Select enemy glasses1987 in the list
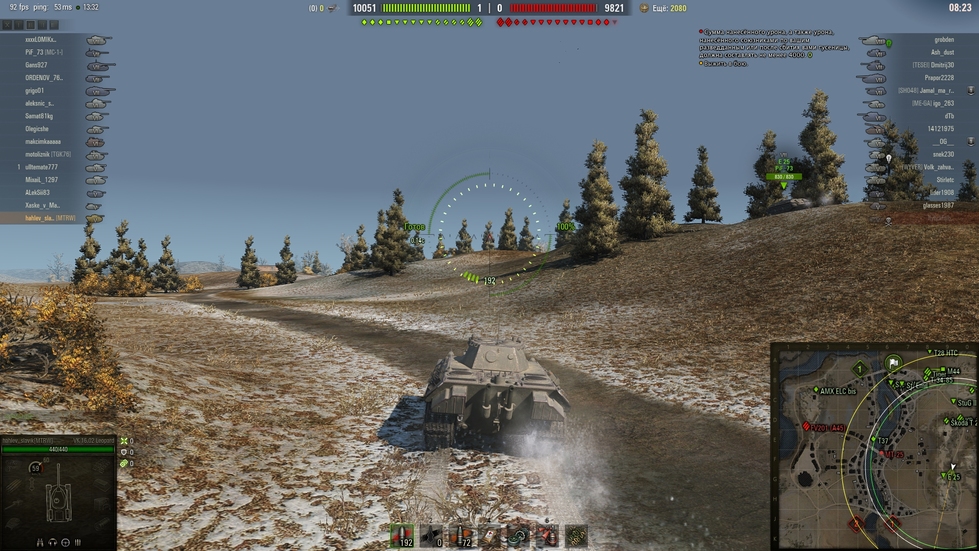Screen dimensions: 979x551 [x=938, y=206]
